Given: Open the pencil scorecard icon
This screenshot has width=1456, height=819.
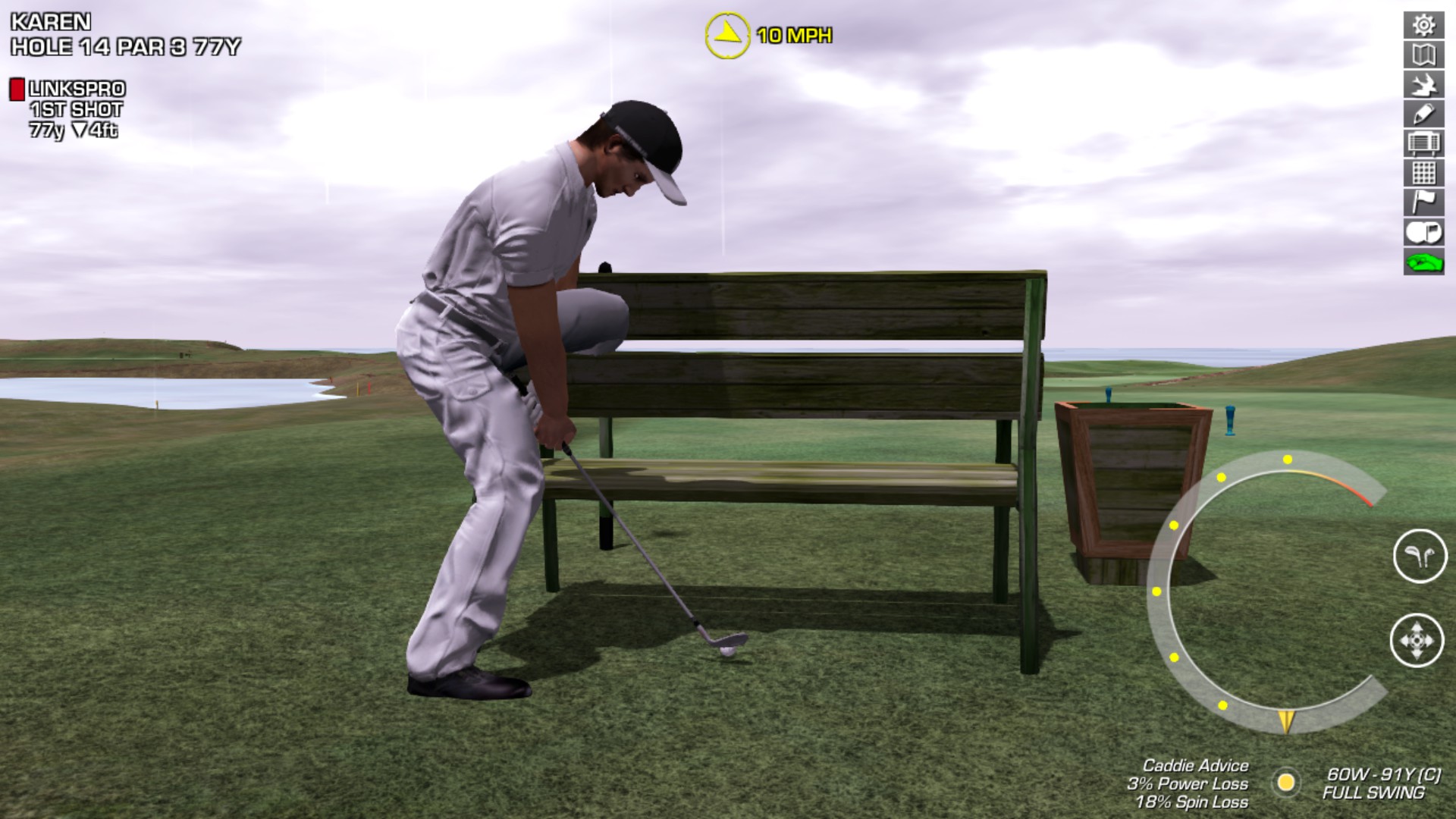Looking at the screenshot, I should (x=1423, y=114).
